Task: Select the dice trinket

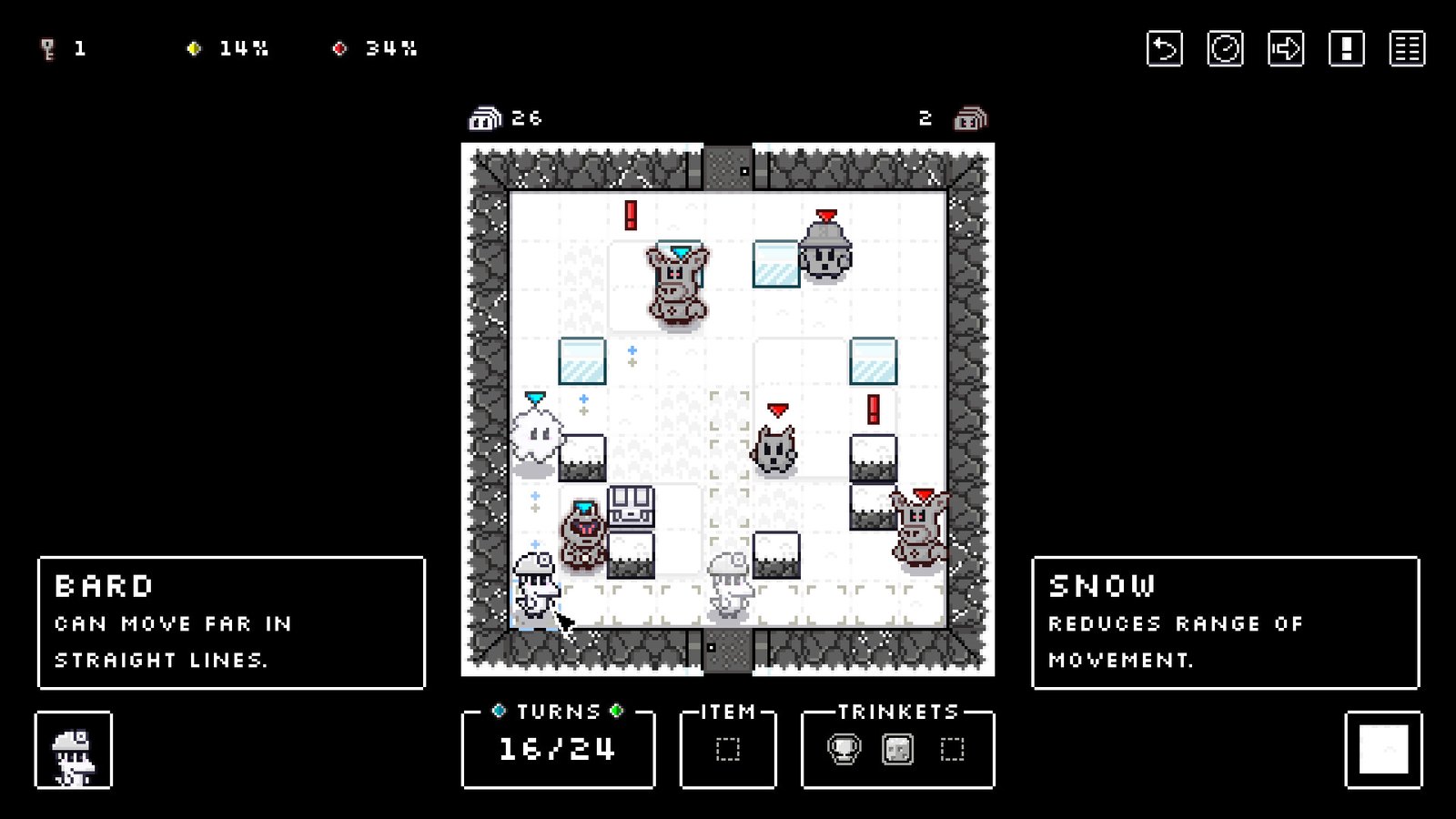Action: [x=897, y=750]
